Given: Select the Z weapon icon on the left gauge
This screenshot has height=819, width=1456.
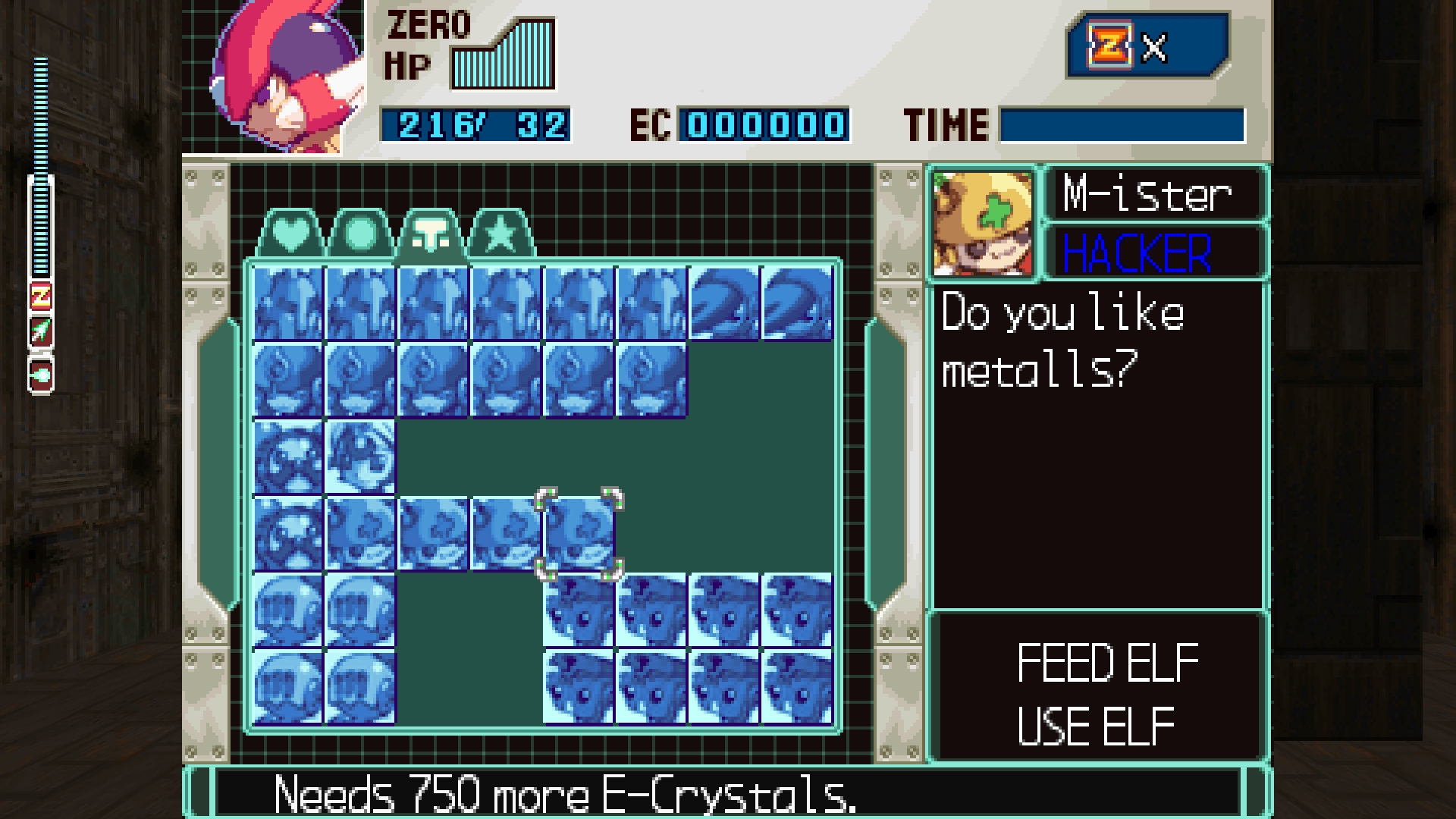Looking at the screenshot, I should click(41, 297).
